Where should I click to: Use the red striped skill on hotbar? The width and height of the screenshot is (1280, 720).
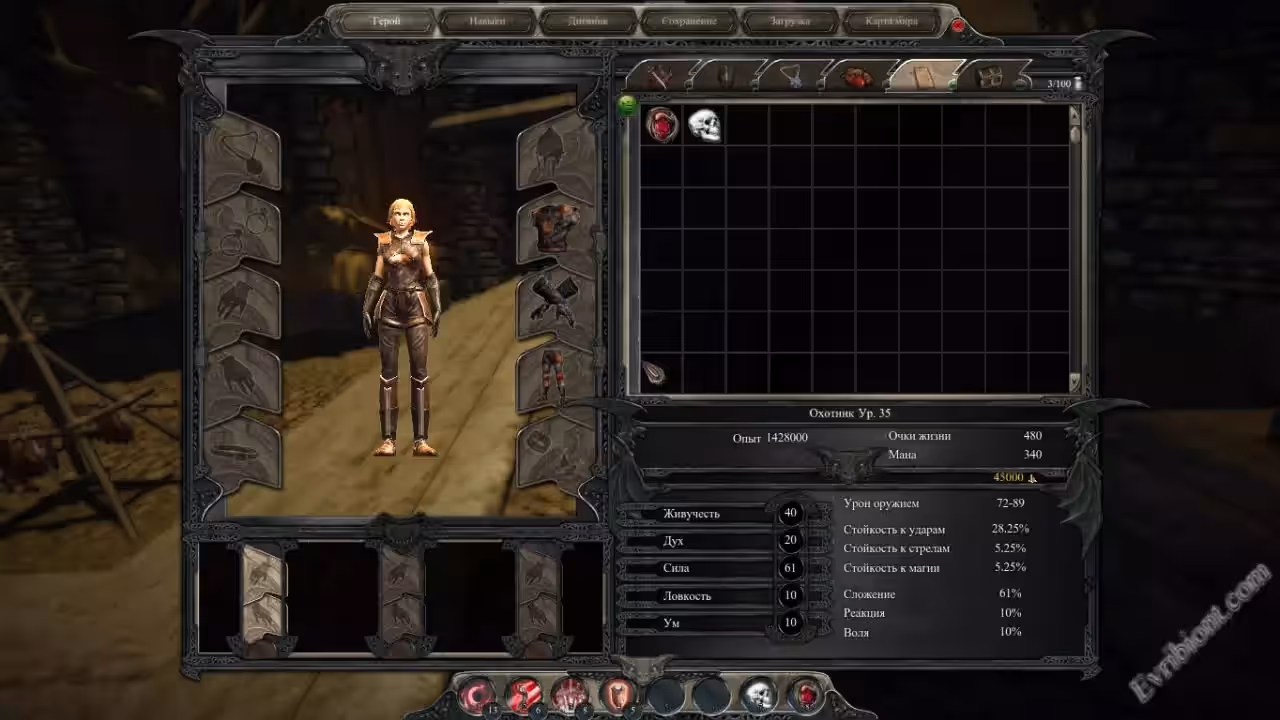click(x=524, y=693)
